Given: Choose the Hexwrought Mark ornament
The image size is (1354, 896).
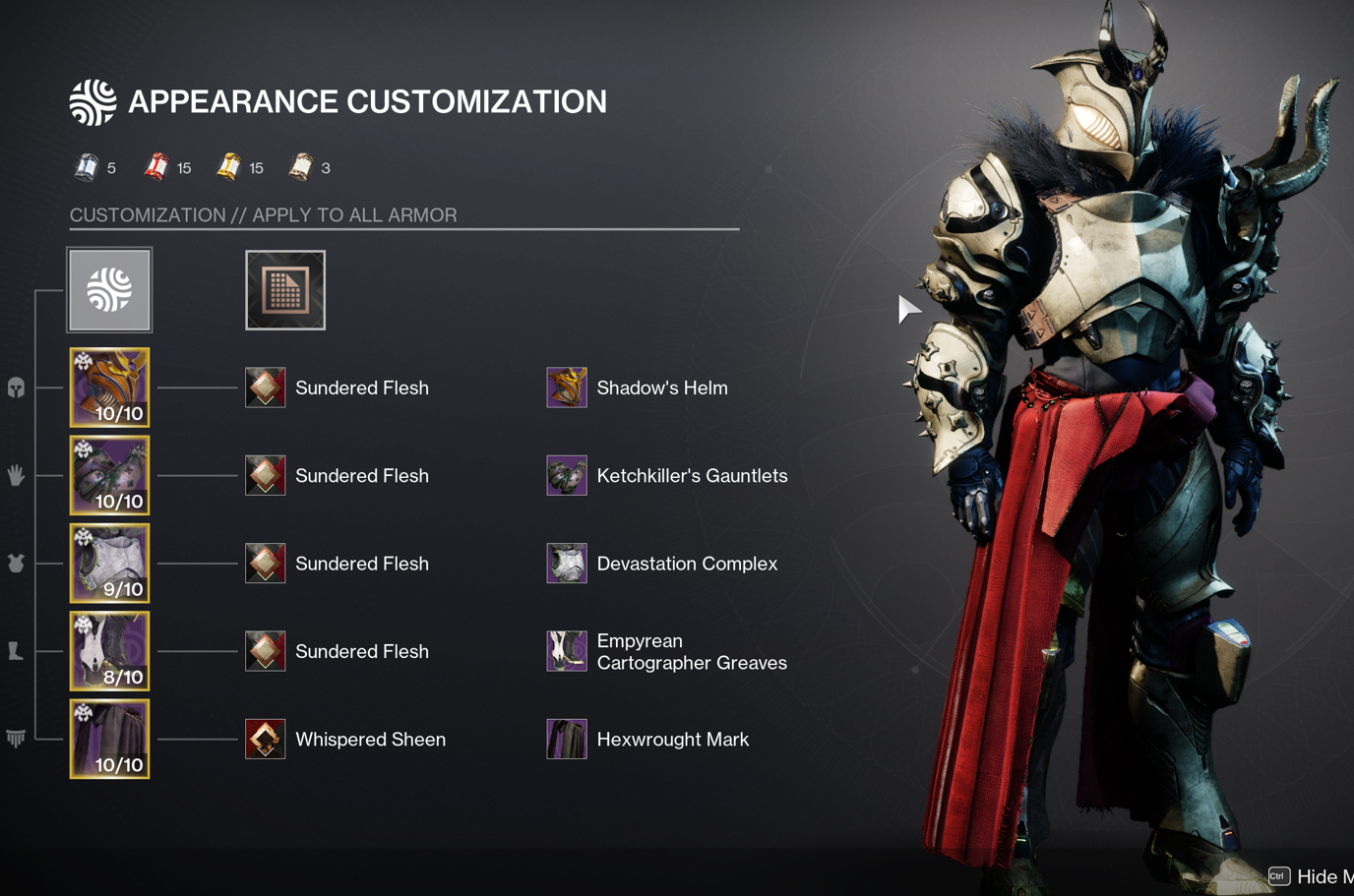Looking at the screenshot, I should pyautogui.click(x=567, y=739).
